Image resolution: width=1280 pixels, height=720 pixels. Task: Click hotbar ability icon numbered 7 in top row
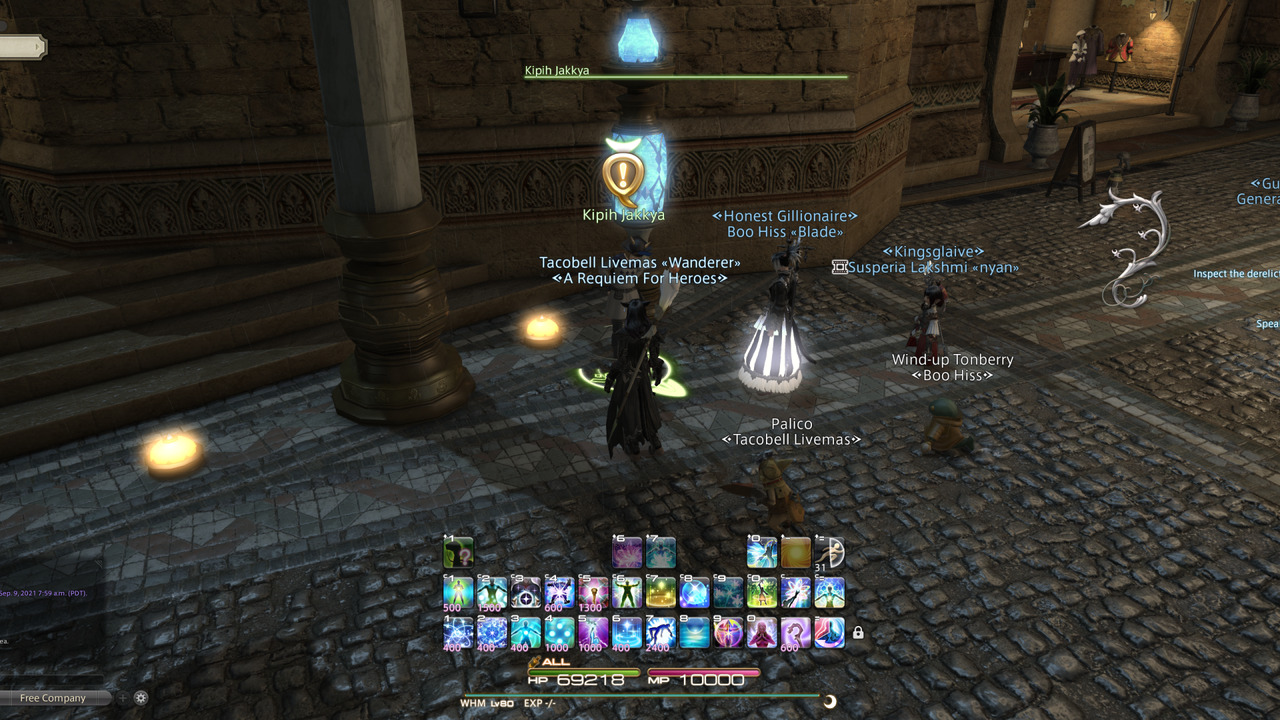coord(660,551)
